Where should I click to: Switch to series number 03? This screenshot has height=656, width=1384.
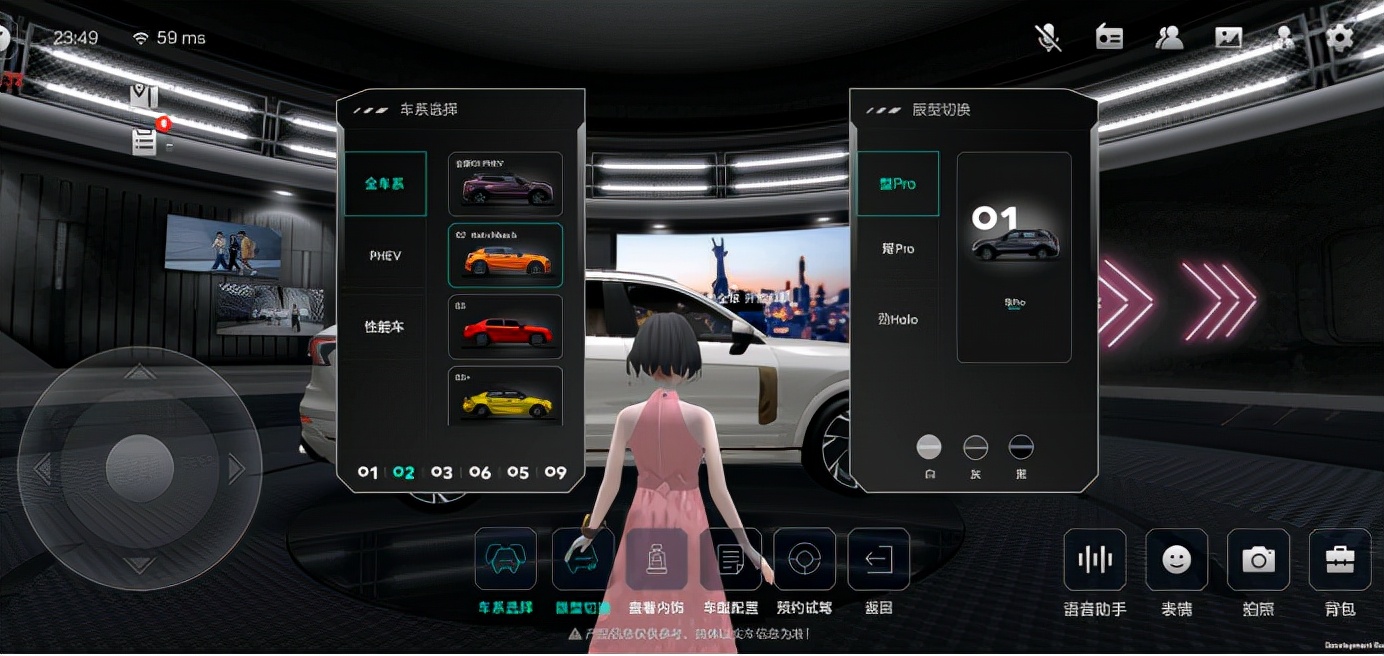point(442,472)
